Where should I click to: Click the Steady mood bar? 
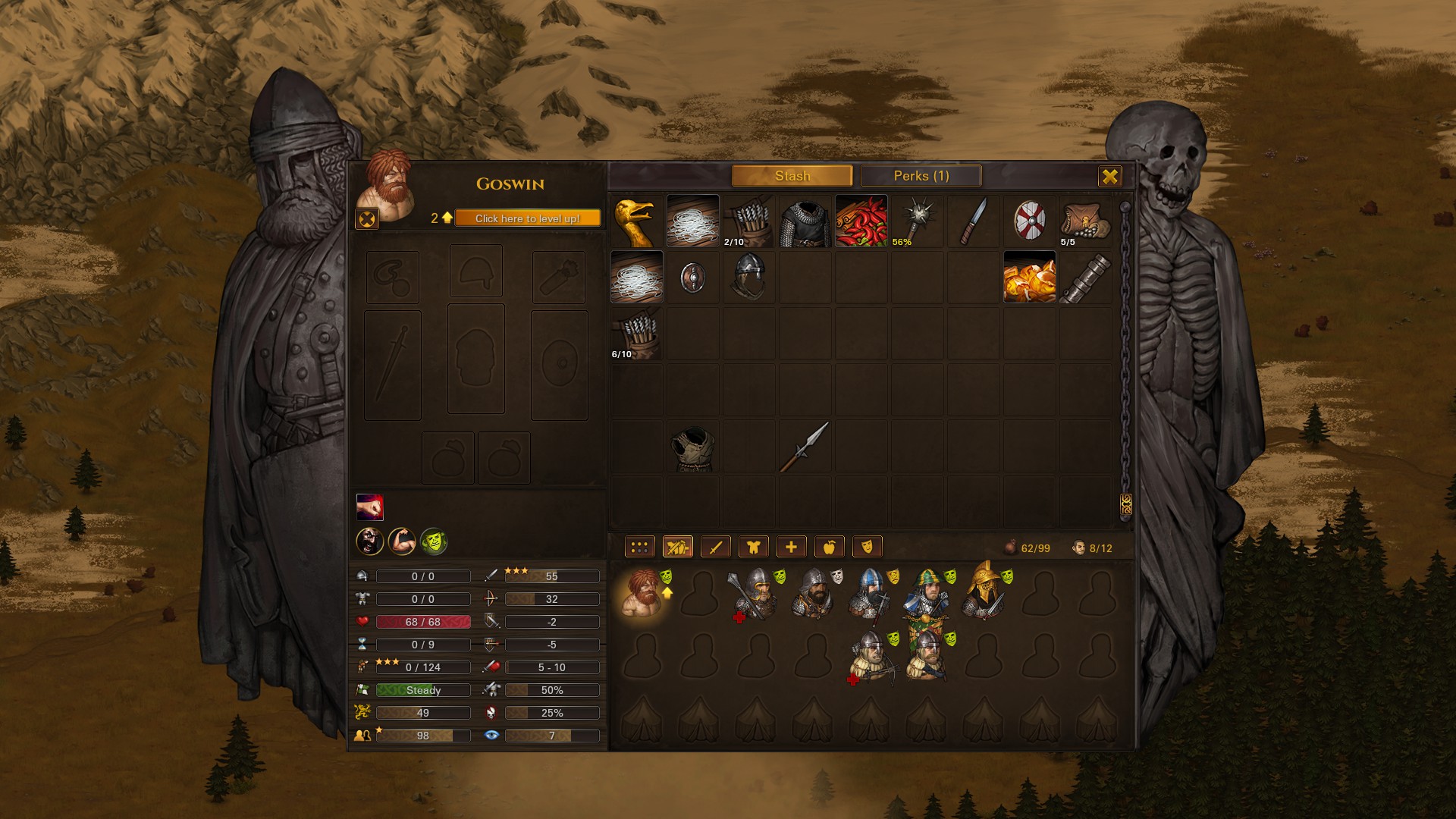422,690
